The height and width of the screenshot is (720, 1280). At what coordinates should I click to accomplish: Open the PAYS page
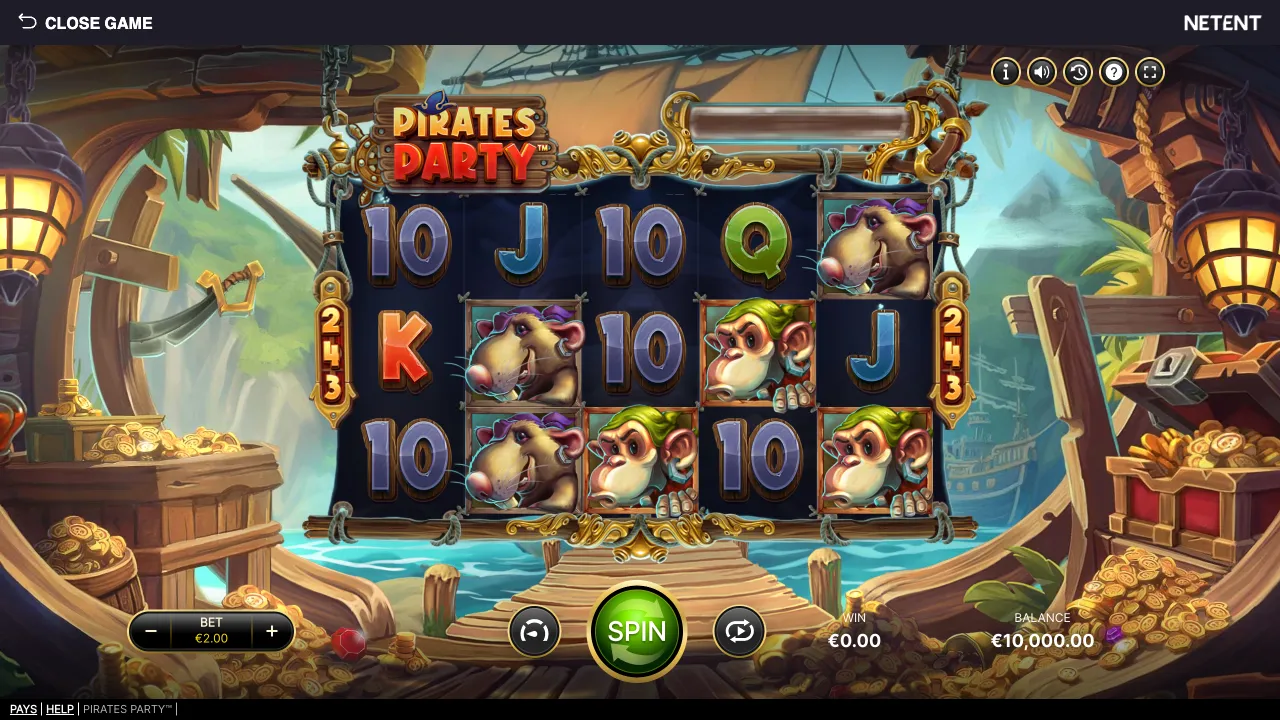pos(23,709)
